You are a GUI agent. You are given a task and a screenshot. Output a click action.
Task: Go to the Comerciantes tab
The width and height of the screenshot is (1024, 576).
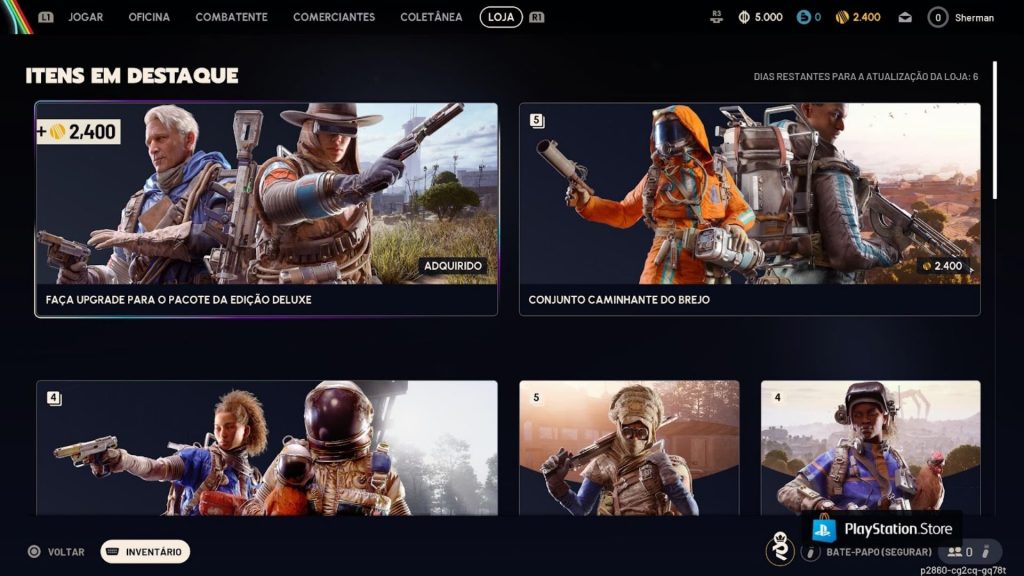(x=334, y=17)
